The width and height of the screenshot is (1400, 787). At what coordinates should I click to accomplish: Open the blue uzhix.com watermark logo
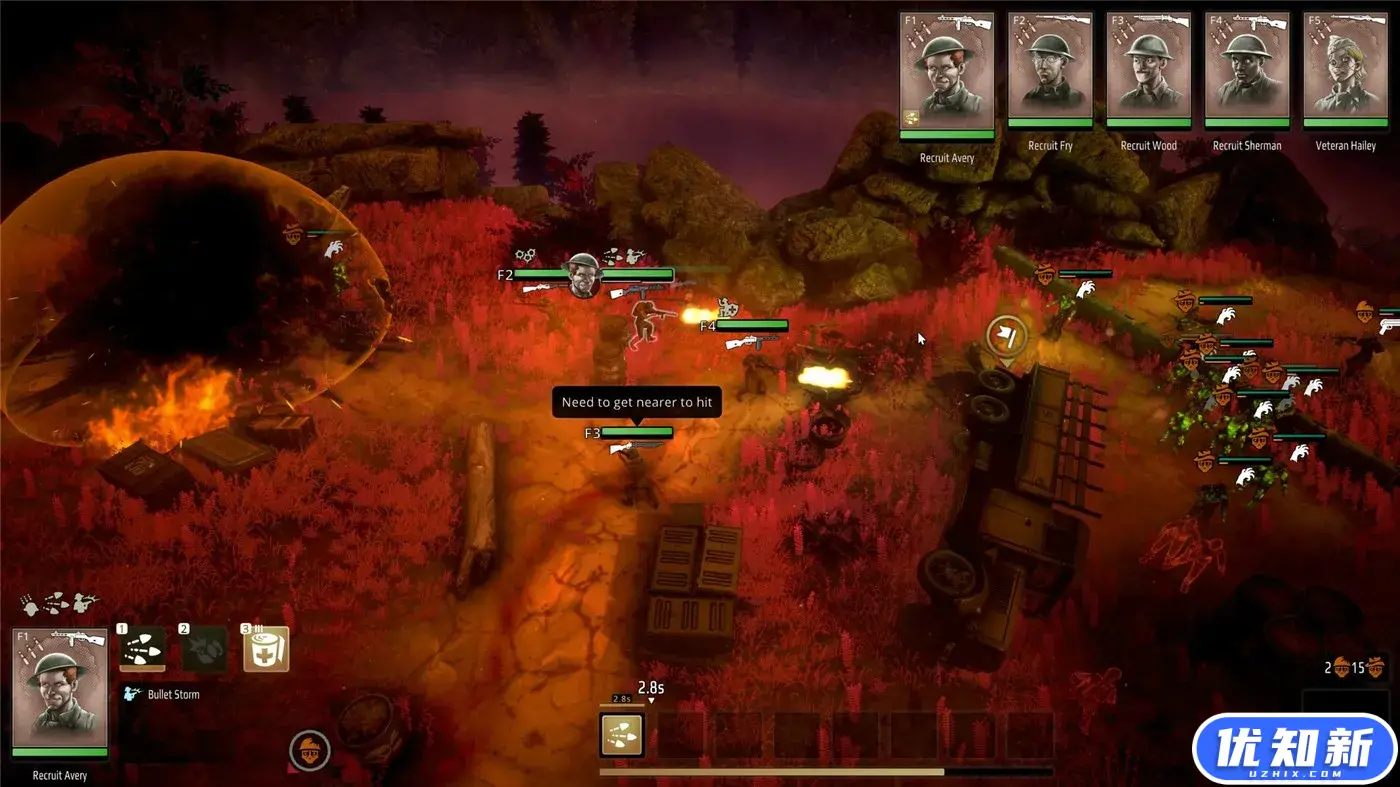[1294, 749]
